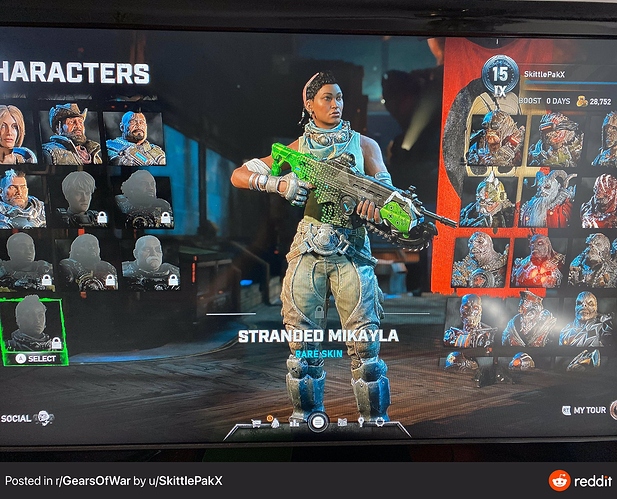Select the blue-haired armored character tile
The image size is (617, 499).
(x=18, y=198)
